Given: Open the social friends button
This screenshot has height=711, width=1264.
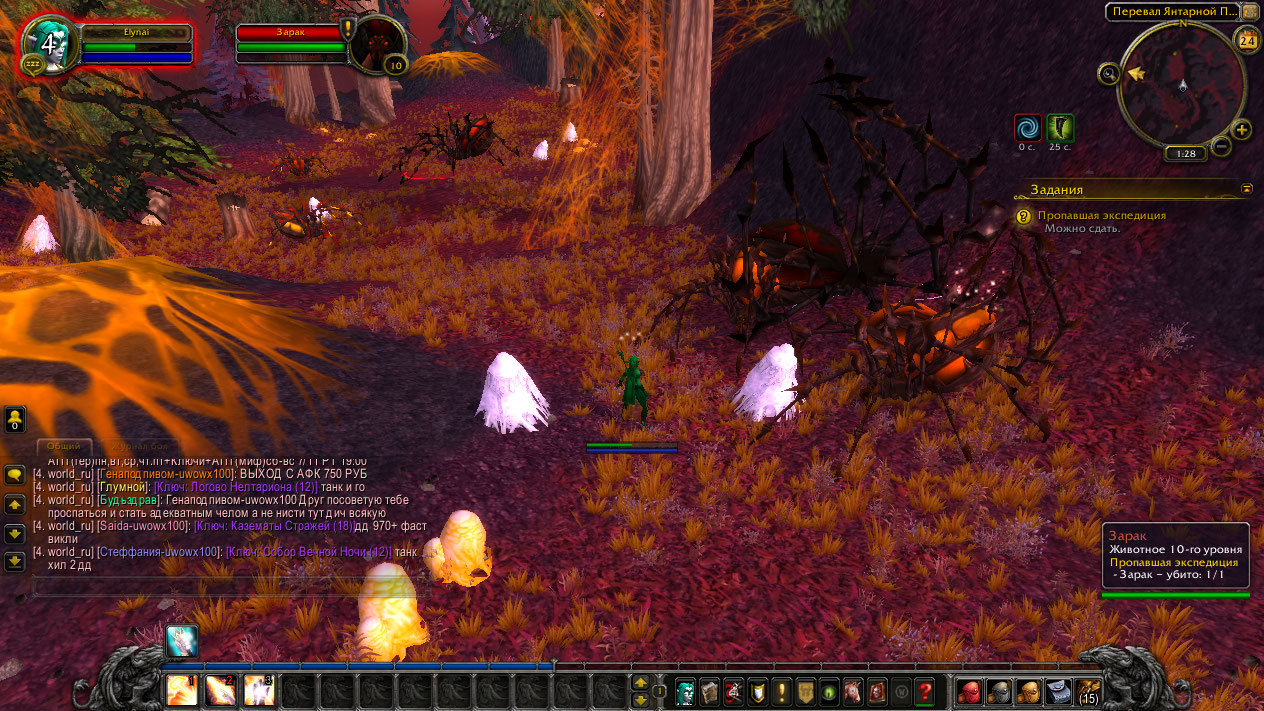Looking at the screenshot, I should pyautogui.click(x=15, y=419).
